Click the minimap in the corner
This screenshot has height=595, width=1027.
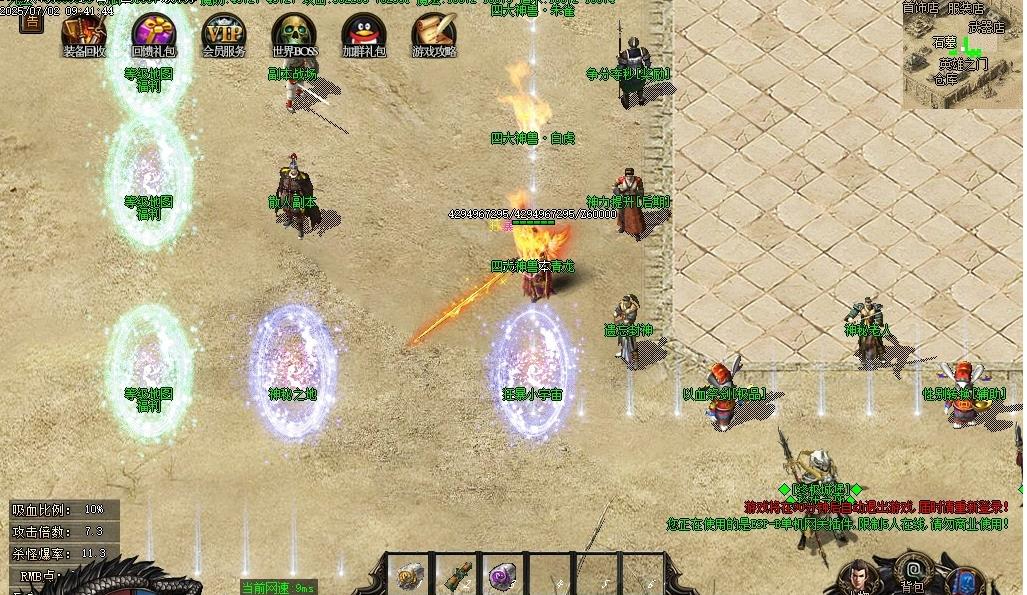(x=962, y=55)
